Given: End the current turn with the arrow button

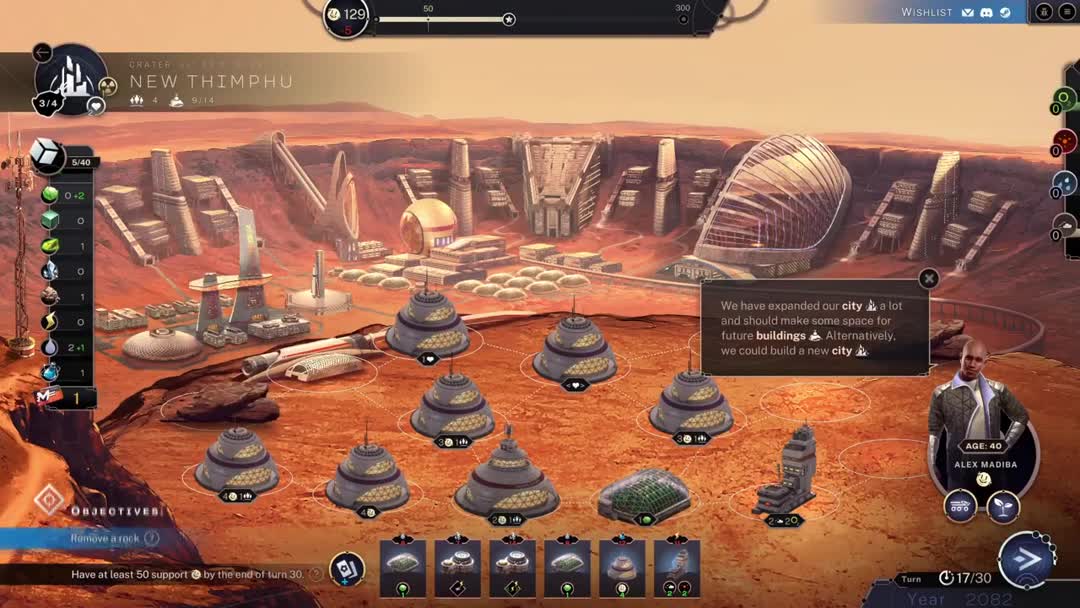Looking at the screenshot, I should click(x=1025, y=559).
